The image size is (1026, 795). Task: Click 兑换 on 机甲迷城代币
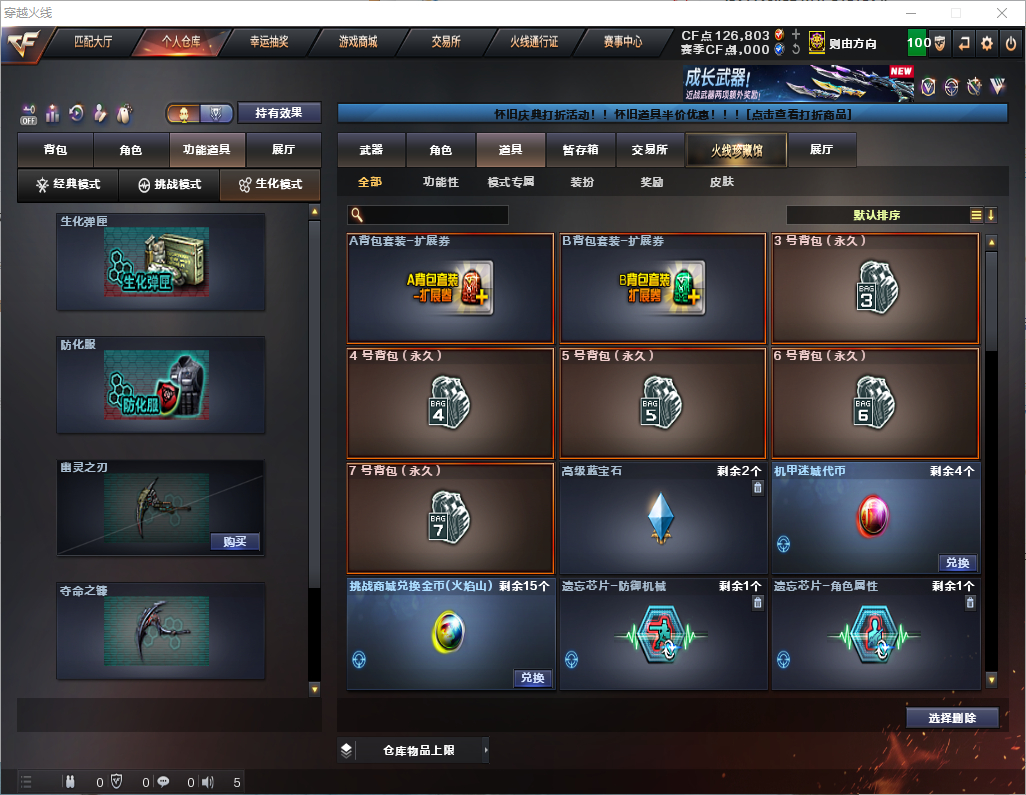[x=957, y=562]
